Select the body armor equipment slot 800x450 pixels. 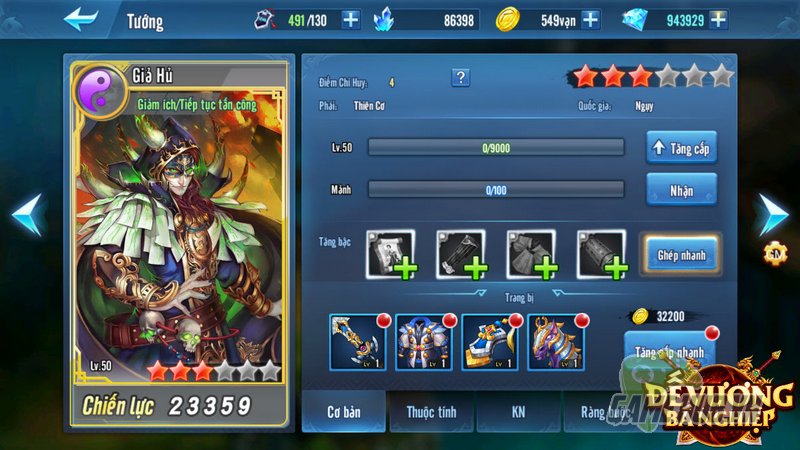coord(422,341)
